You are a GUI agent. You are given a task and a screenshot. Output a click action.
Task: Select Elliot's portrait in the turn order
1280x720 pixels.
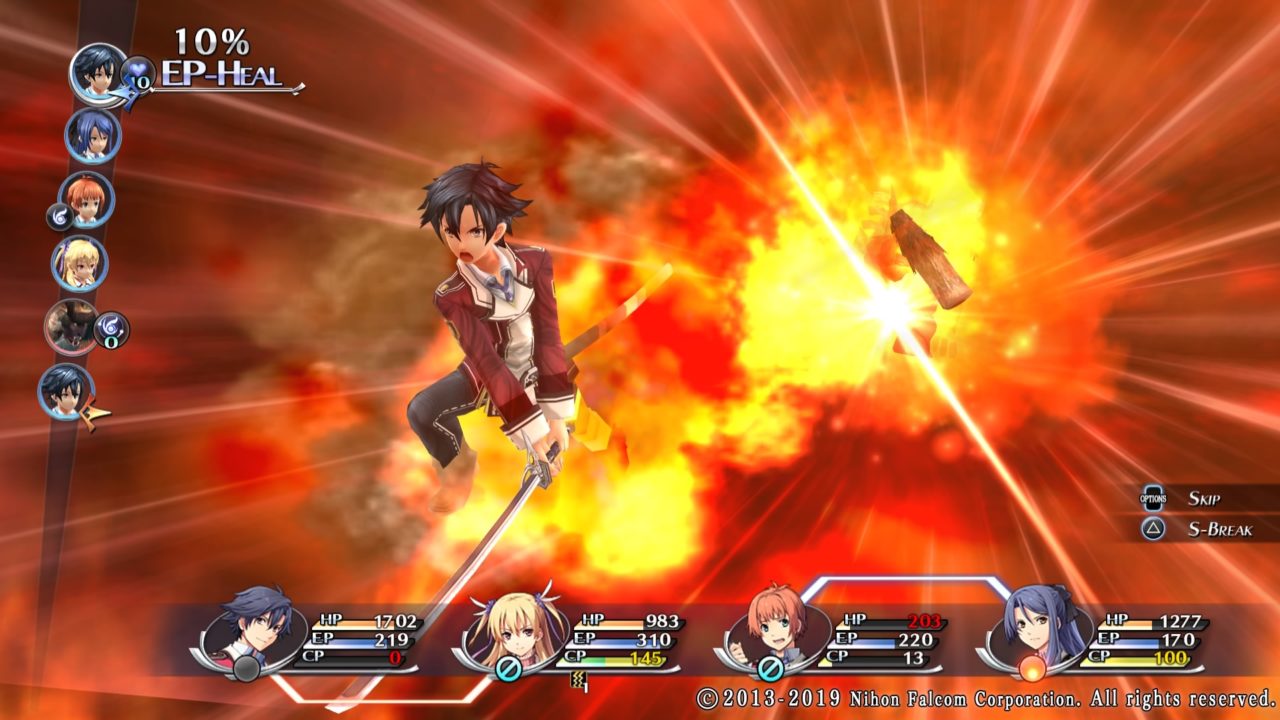coord(87,199)
